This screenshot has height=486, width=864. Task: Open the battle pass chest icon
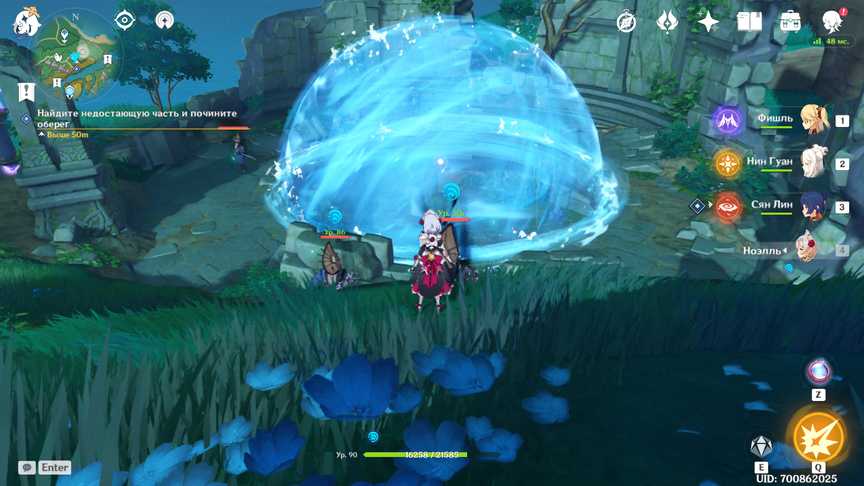click(790, 21)
